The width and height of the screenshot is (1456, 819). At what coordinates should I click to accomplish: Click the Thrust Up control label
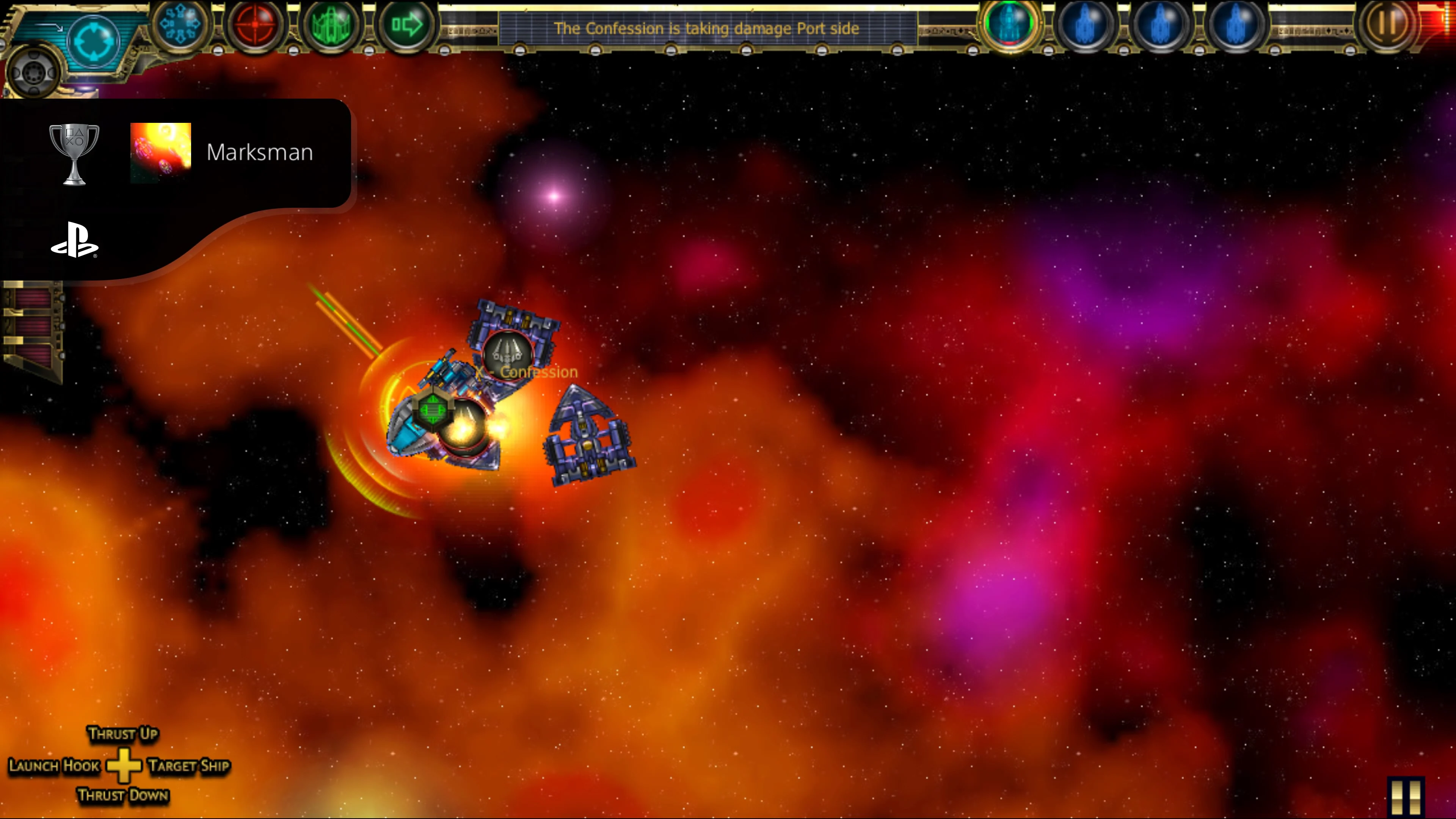(123, 734)
